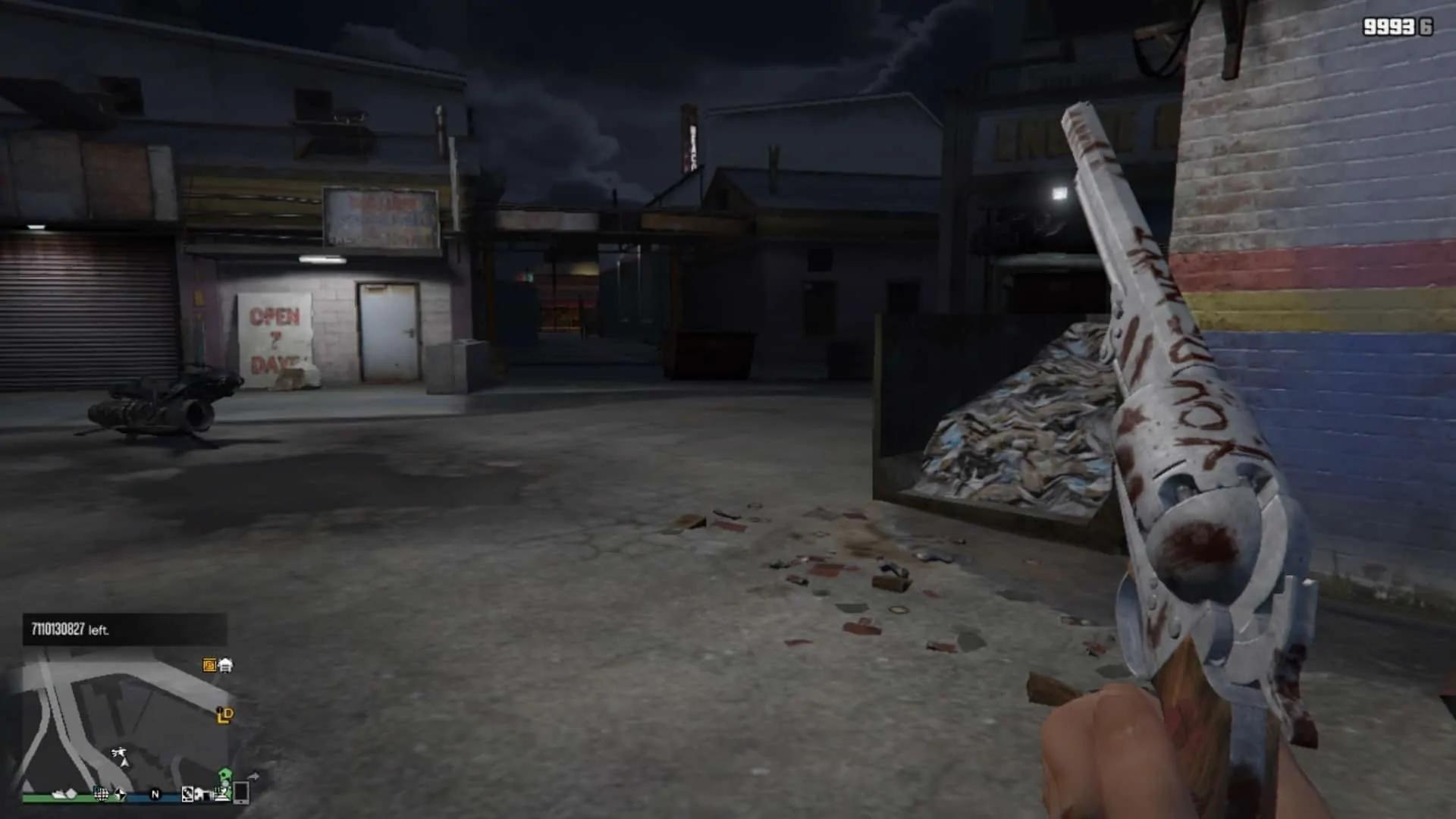
Task: Select the white dog icon near minimap edge
Action: 202,795
